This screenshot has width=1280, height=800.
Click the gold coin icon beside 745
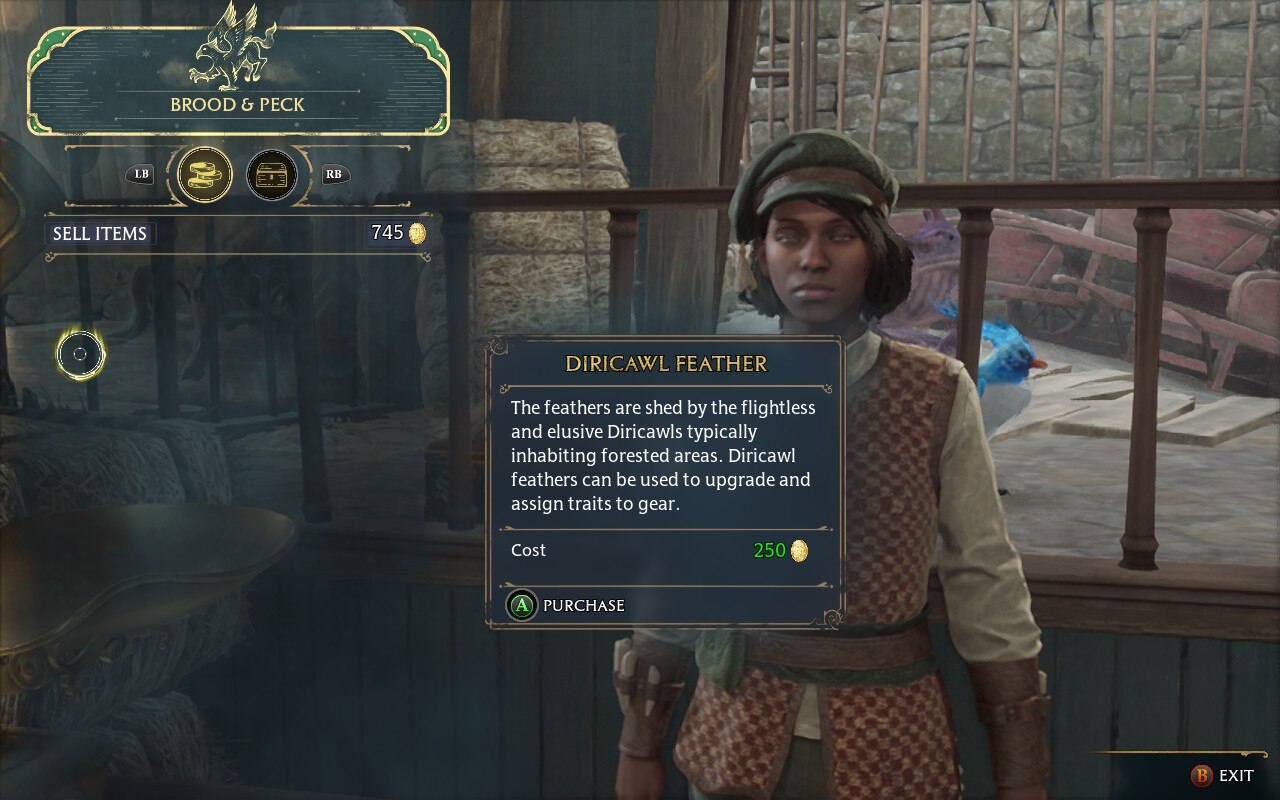point(416,233)
